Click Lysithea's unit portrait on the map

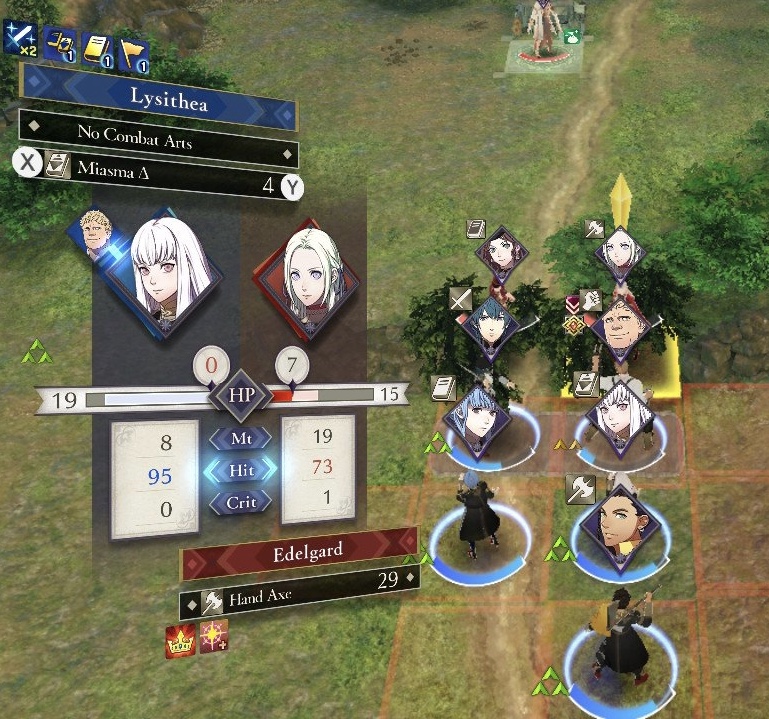tap(613, 414)
